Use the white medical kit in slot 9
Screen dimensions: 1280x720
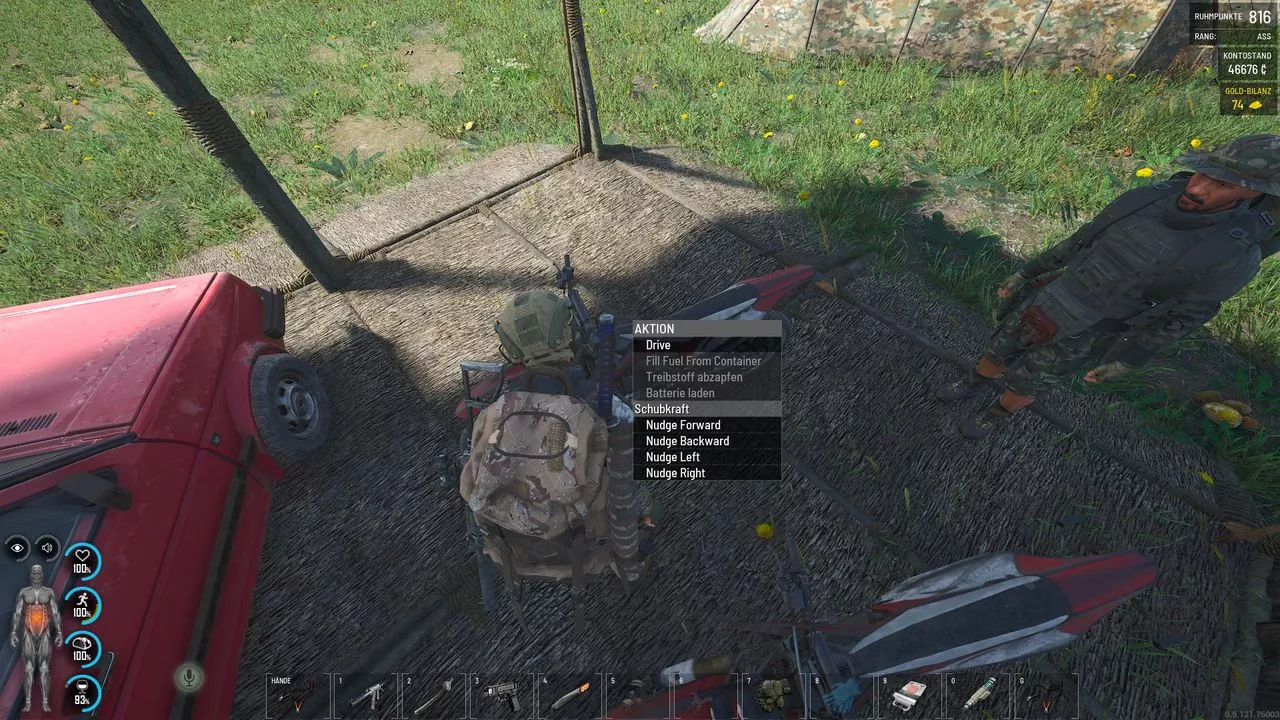(x=910, y=694)
